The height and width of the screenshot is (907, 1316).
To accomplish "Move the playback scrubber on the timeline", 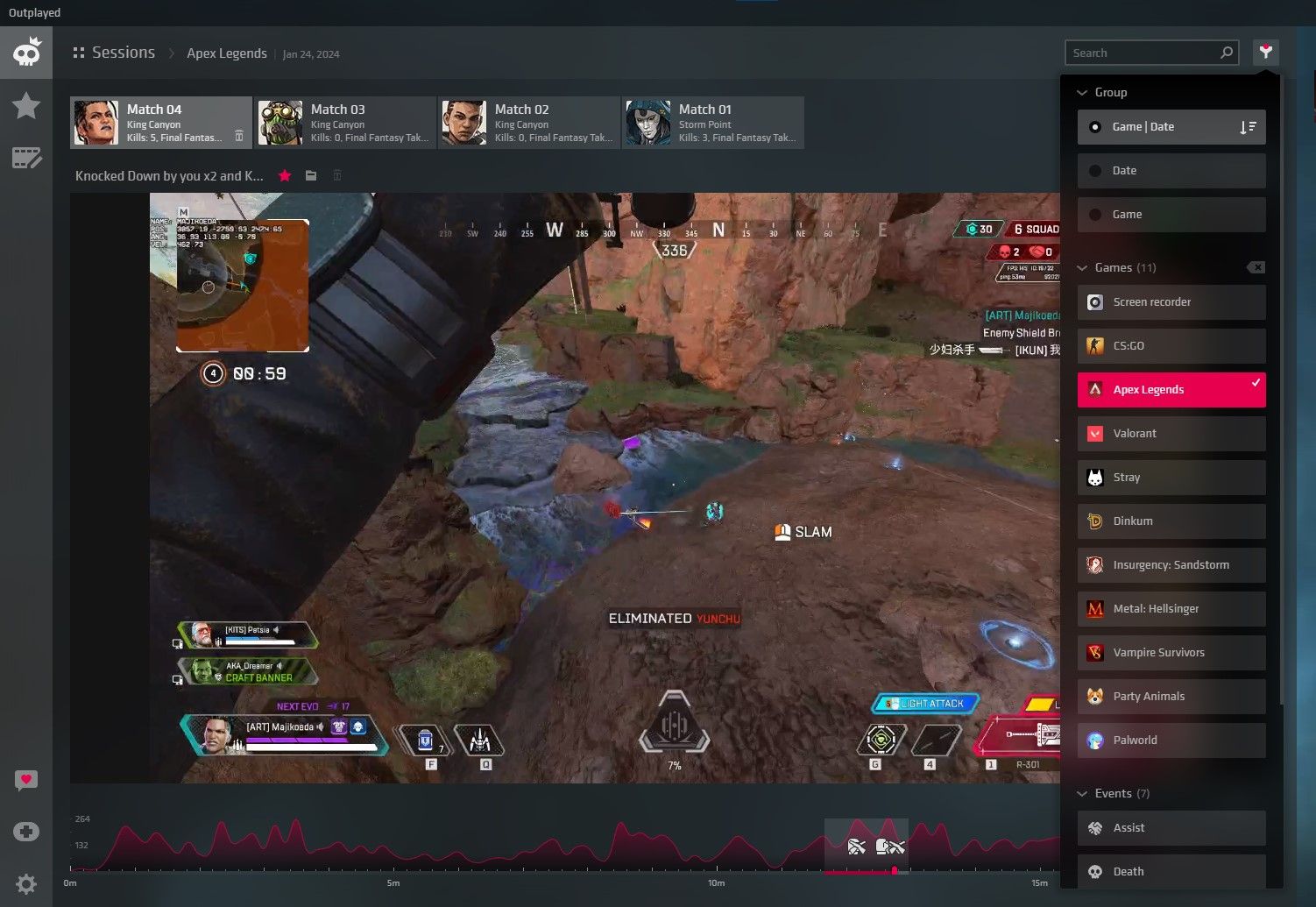I will (895, 871).
